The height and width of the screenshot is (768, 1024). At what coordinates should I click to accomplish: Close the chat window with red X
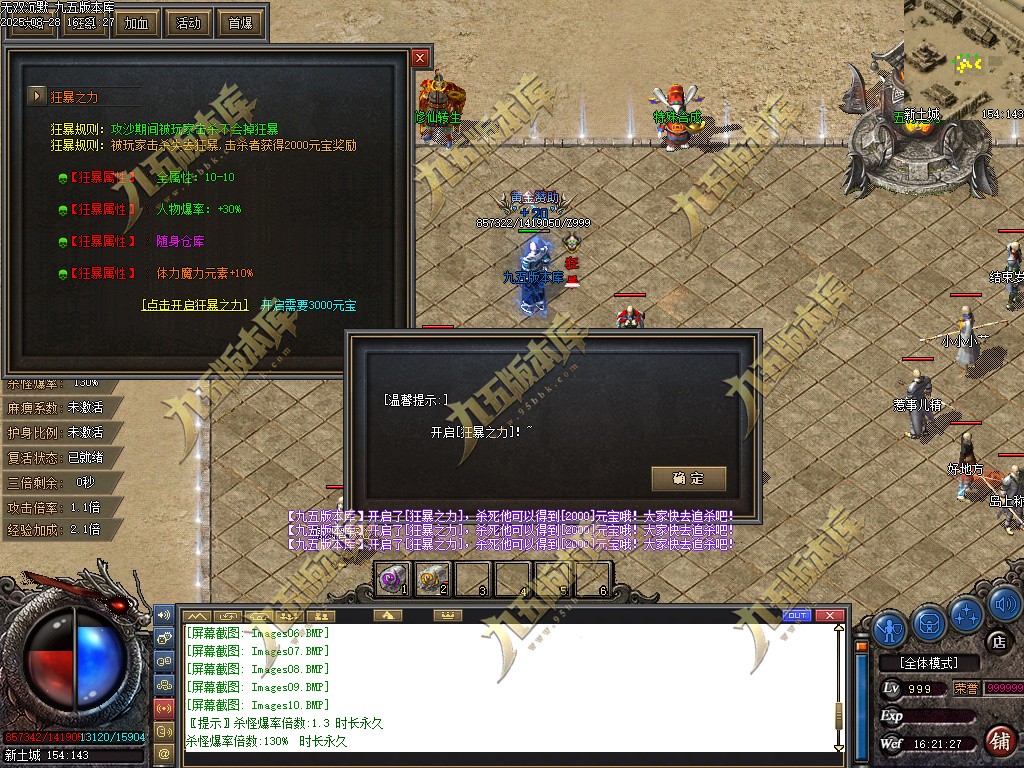(828, 615)
